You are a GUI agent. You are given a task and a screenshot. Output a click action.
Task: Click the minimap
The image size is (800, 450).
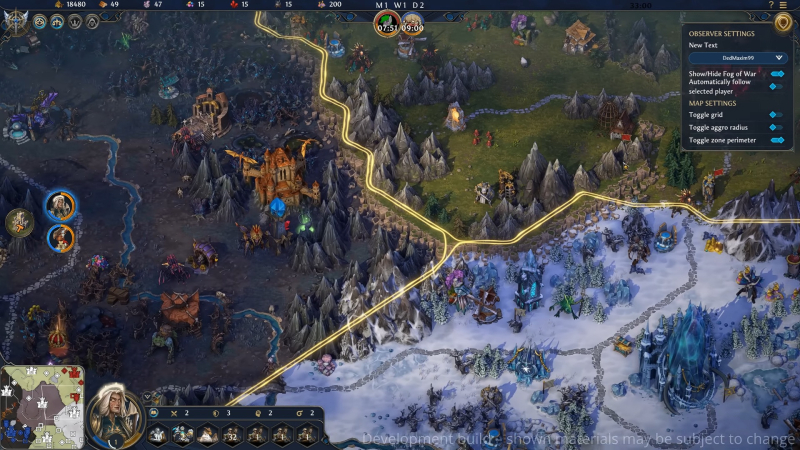pos(42,407)
